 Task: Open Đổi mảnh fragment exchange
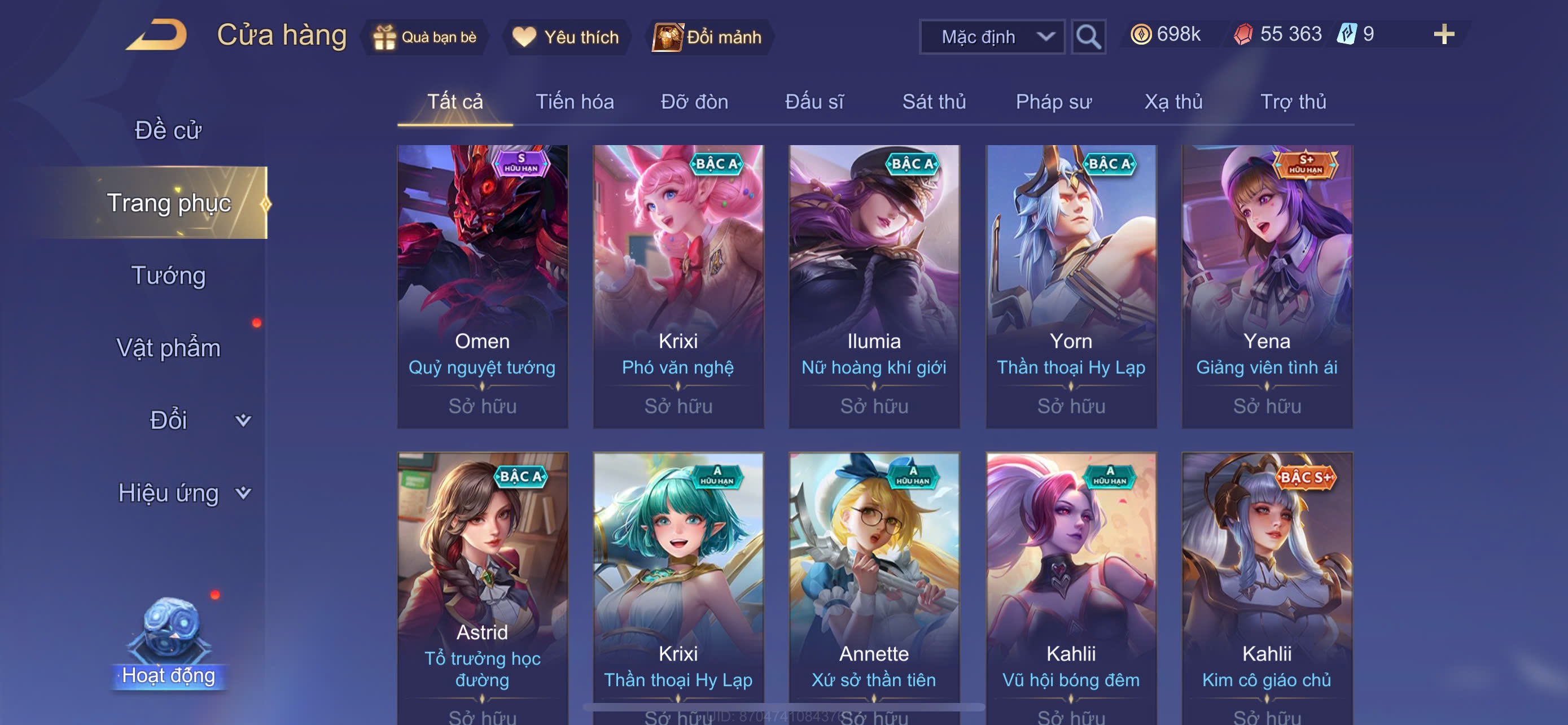coord(707,37)
